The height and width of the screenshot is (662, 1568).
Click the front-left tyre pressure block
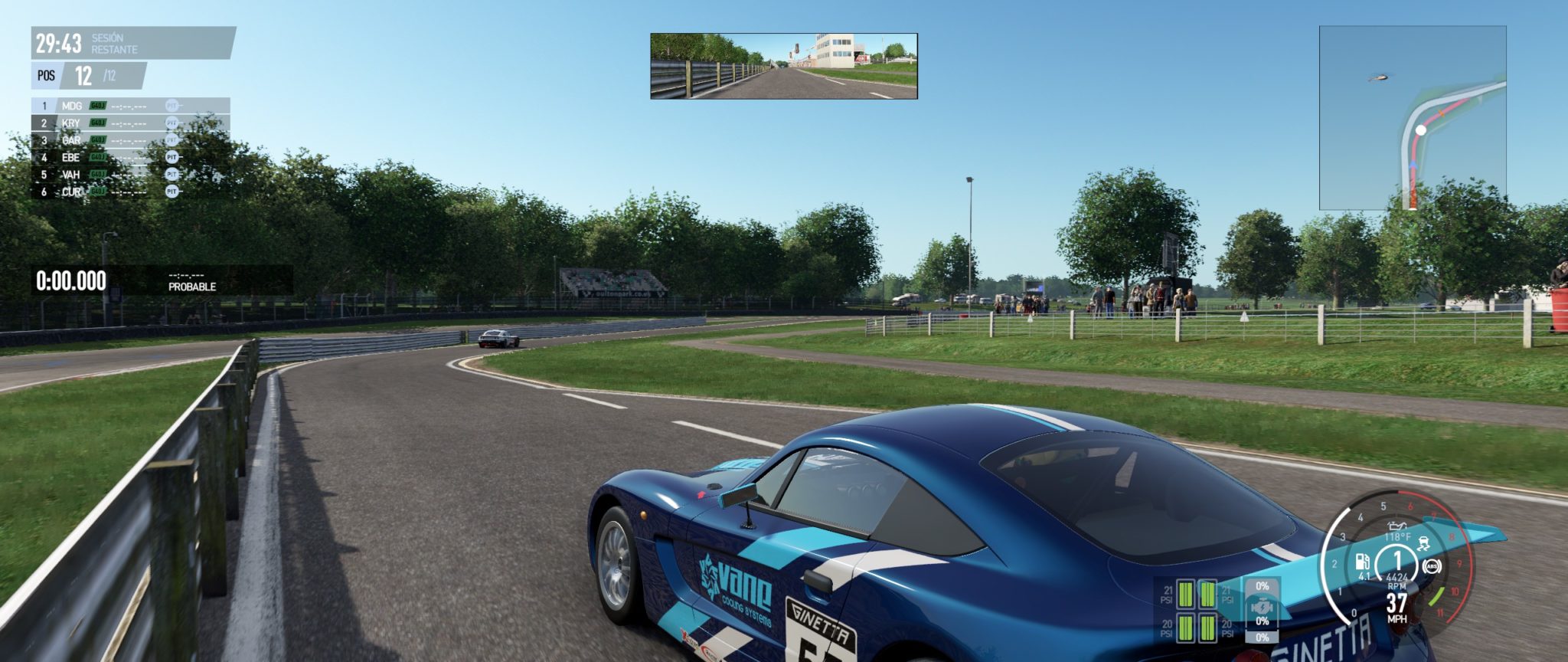pyautogui.click(x=1186, y=594)
